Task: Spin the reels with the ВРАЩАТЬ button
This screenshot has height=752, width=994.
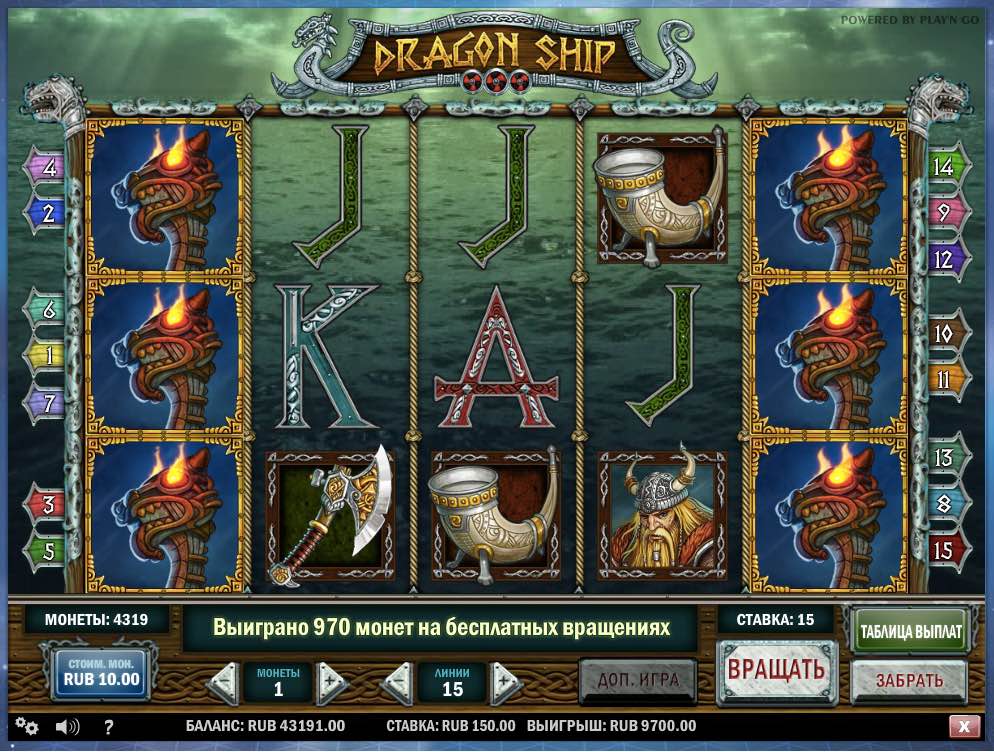Action: click(775, 670)
